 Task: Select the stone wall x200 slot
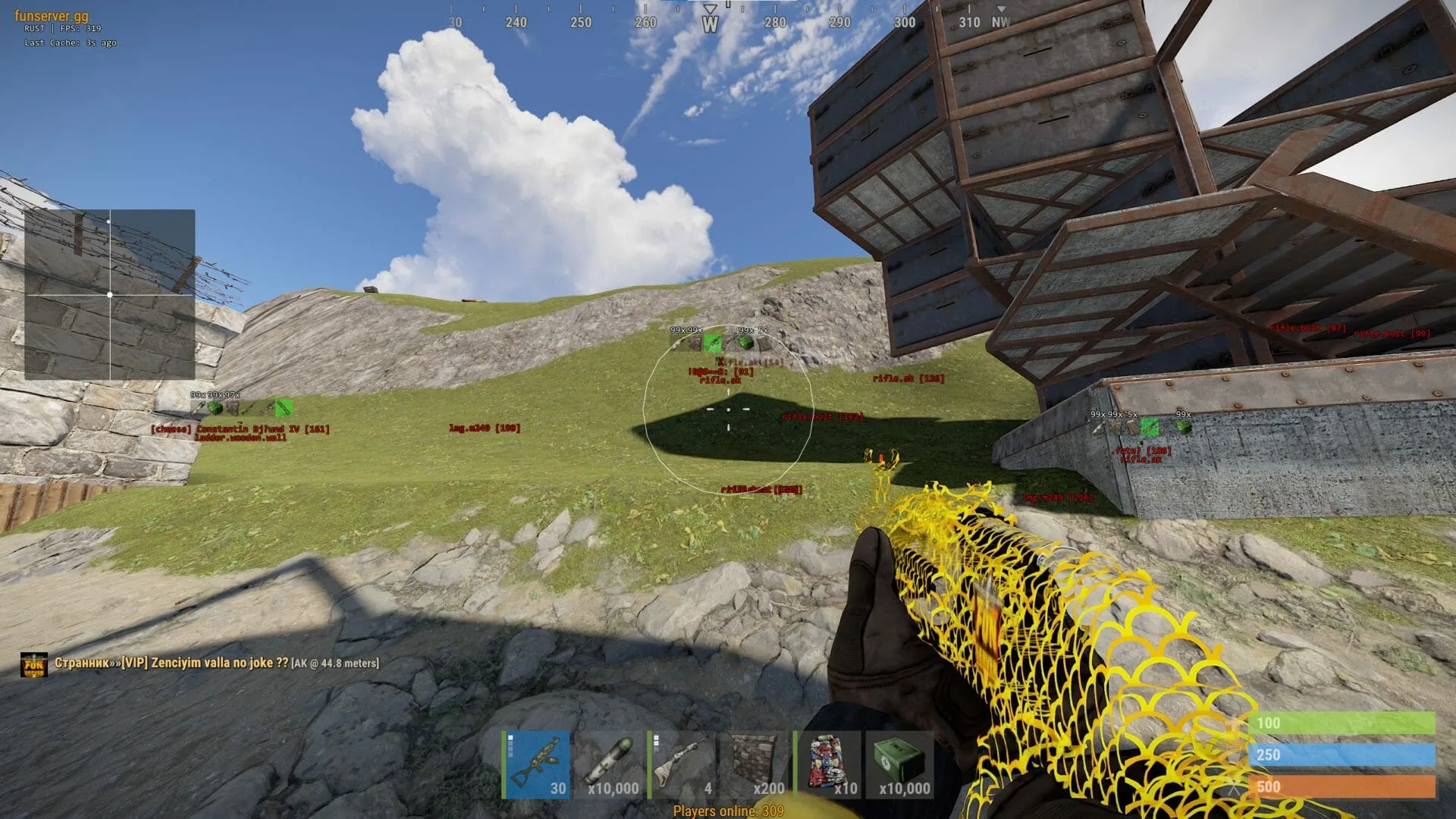pyautogui.click(x=755, y=764)
